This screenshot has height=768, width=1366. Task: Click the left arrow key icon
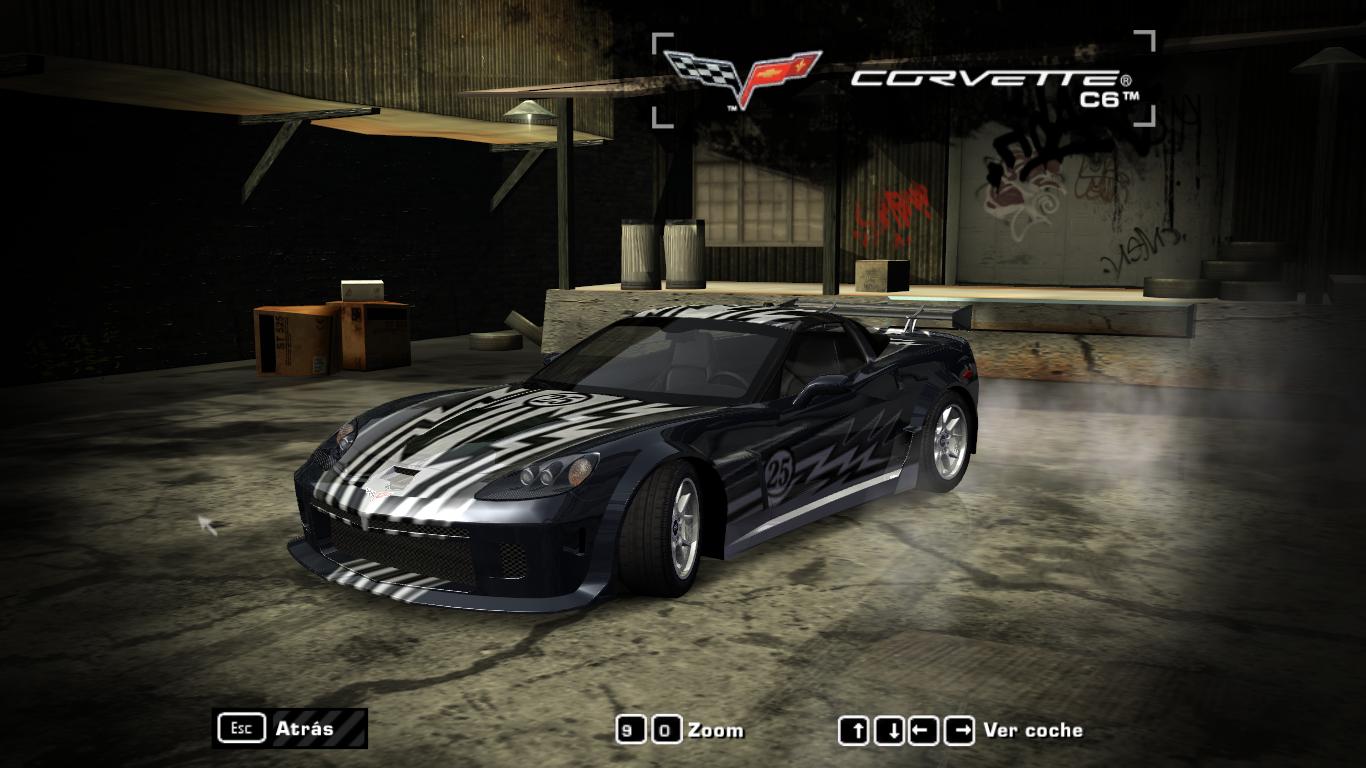coord(924,730)
